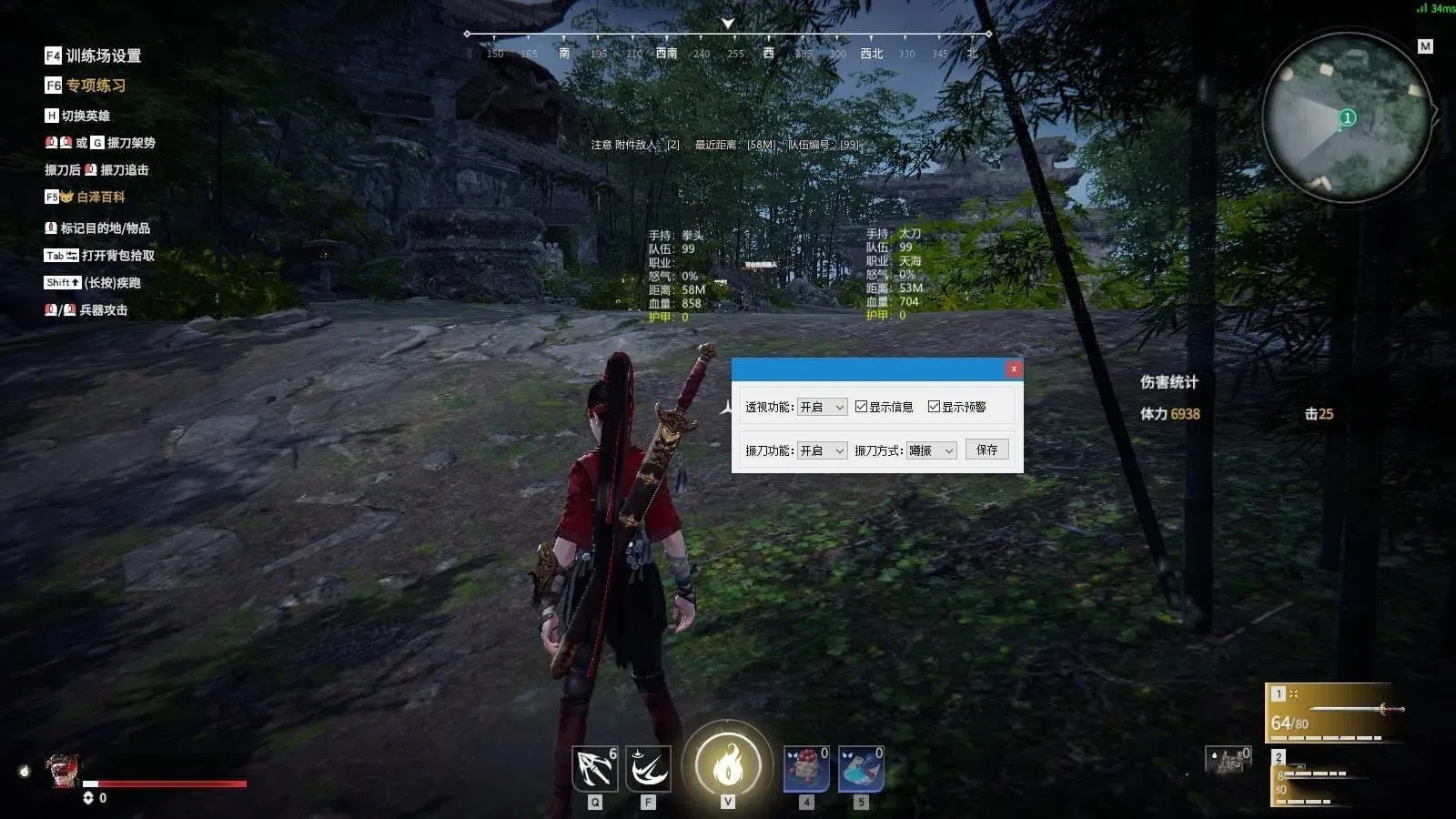Open the 透视功能 dropdown

pos(821,407)
